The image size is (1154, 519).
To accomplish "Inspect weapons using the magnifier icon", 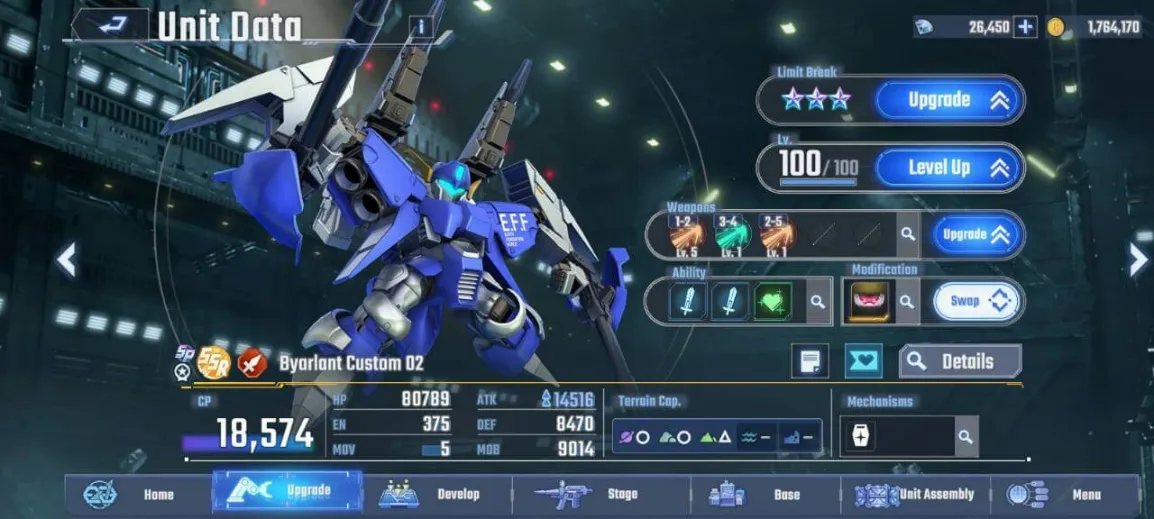I will click(907, 235).
